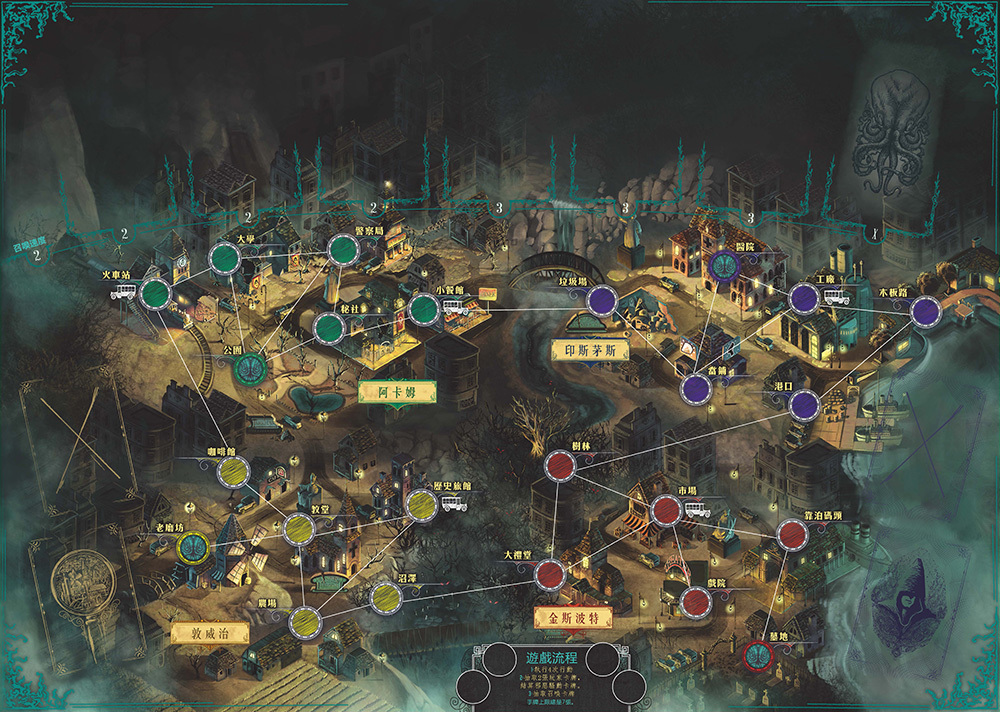
Task: Select the purple 垃圾場 junkyard location
Action: (601, 300)
